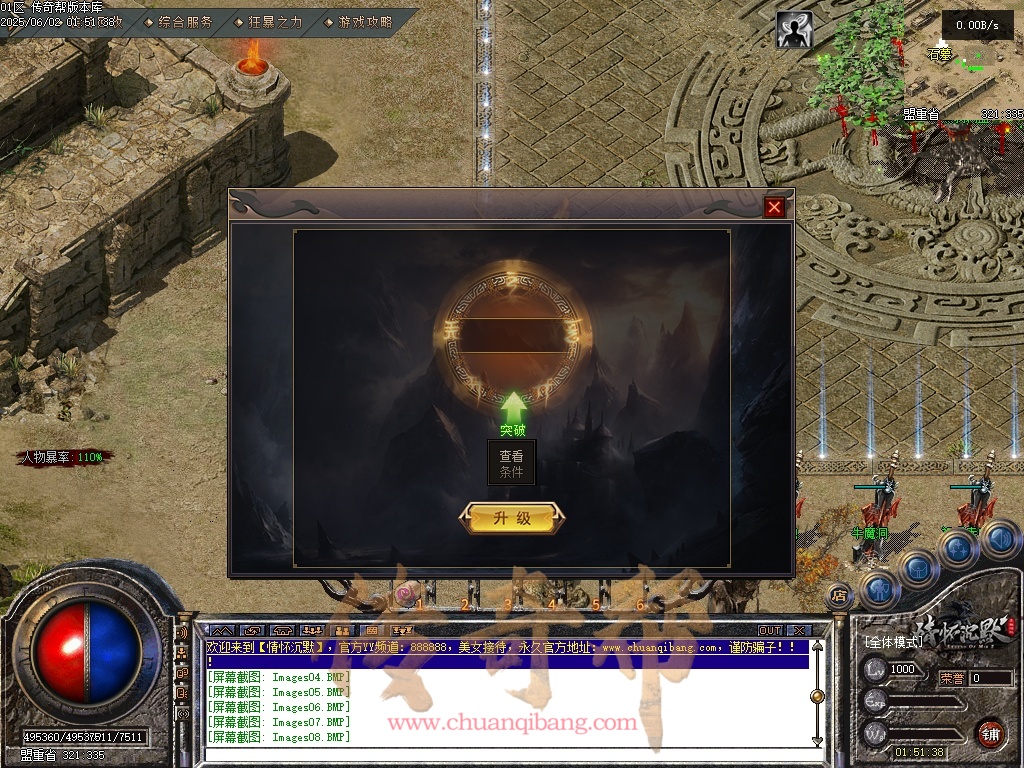Click the chat text input line
This screenshot has height=768, width=1024.
tap(500, 758)
